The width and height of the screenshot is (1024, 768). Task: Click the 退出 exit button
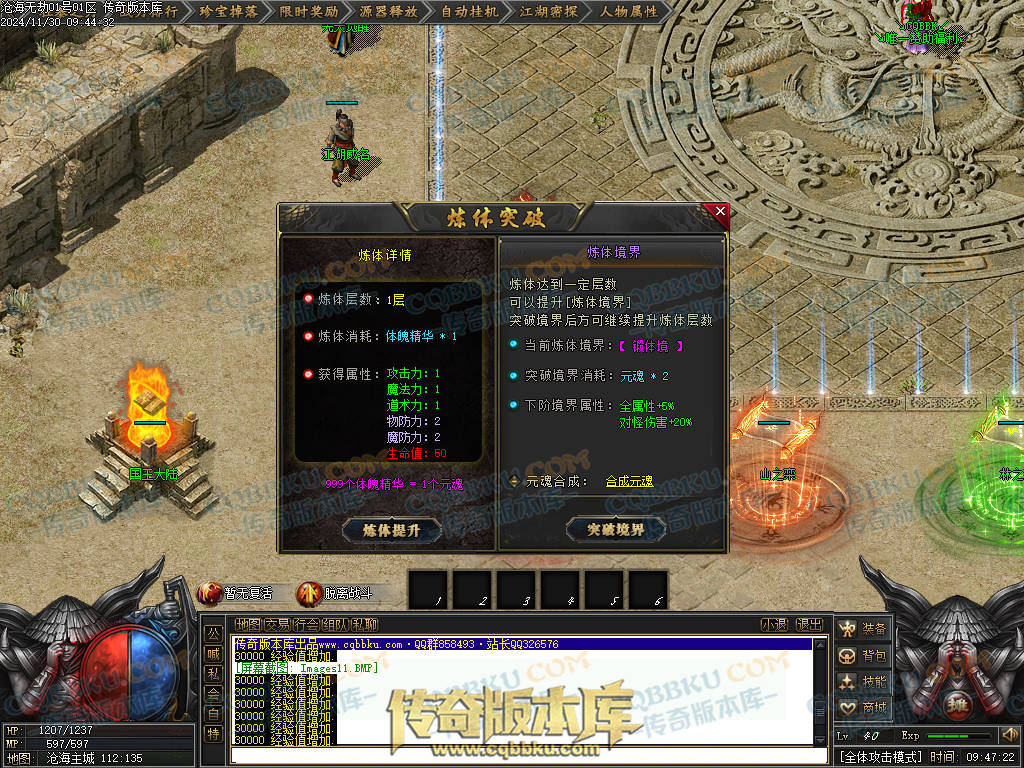(810, 625)
